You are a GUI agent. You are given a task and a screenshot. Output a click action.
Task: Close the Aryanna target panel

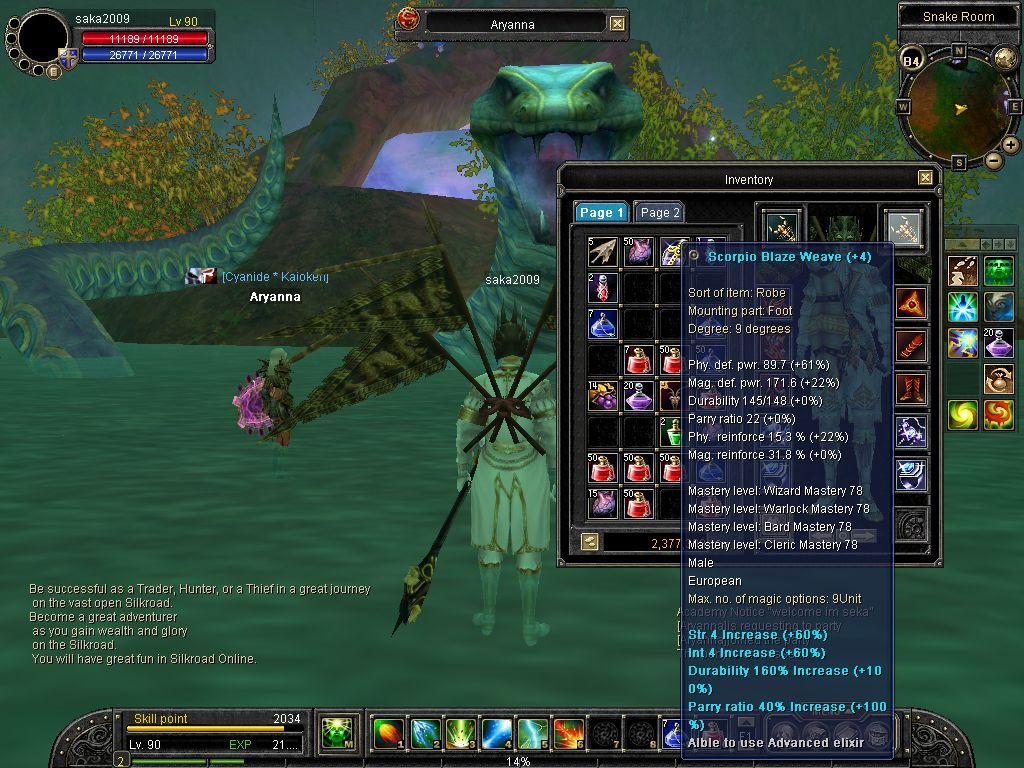tap(618, 23)
